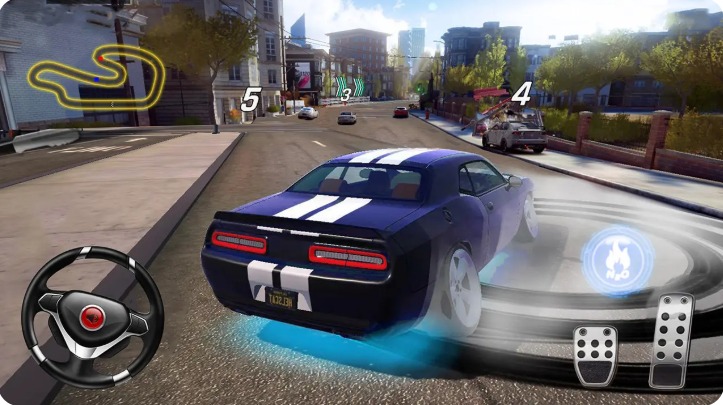Image resolution: width=723 pixels, height=405 pixels.
Task: Step on the brake pedal
Action: [x=594, y=354]
